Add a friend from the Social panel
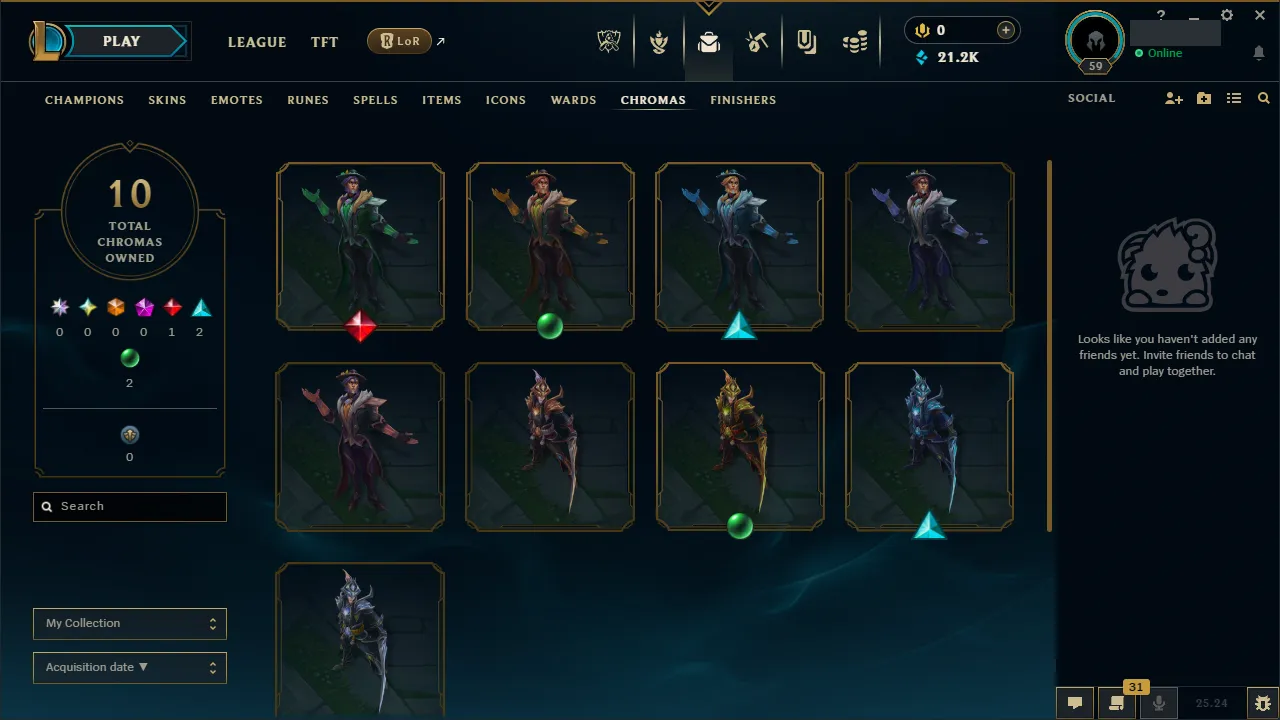Viewport: 1280px width, 720px height. point(1173,98)
